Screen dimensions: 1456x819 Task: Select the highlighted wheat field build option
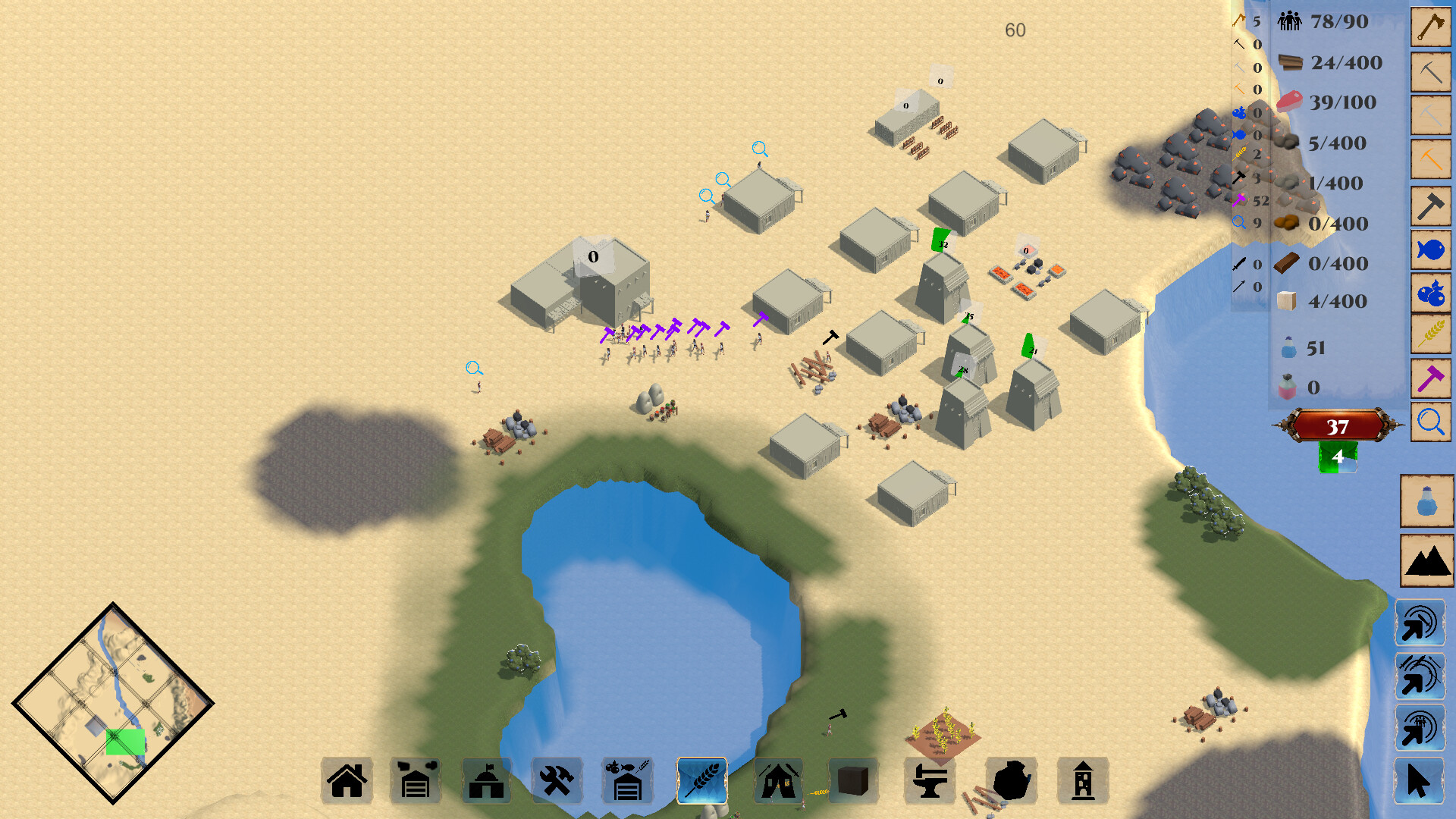(701, 781)
